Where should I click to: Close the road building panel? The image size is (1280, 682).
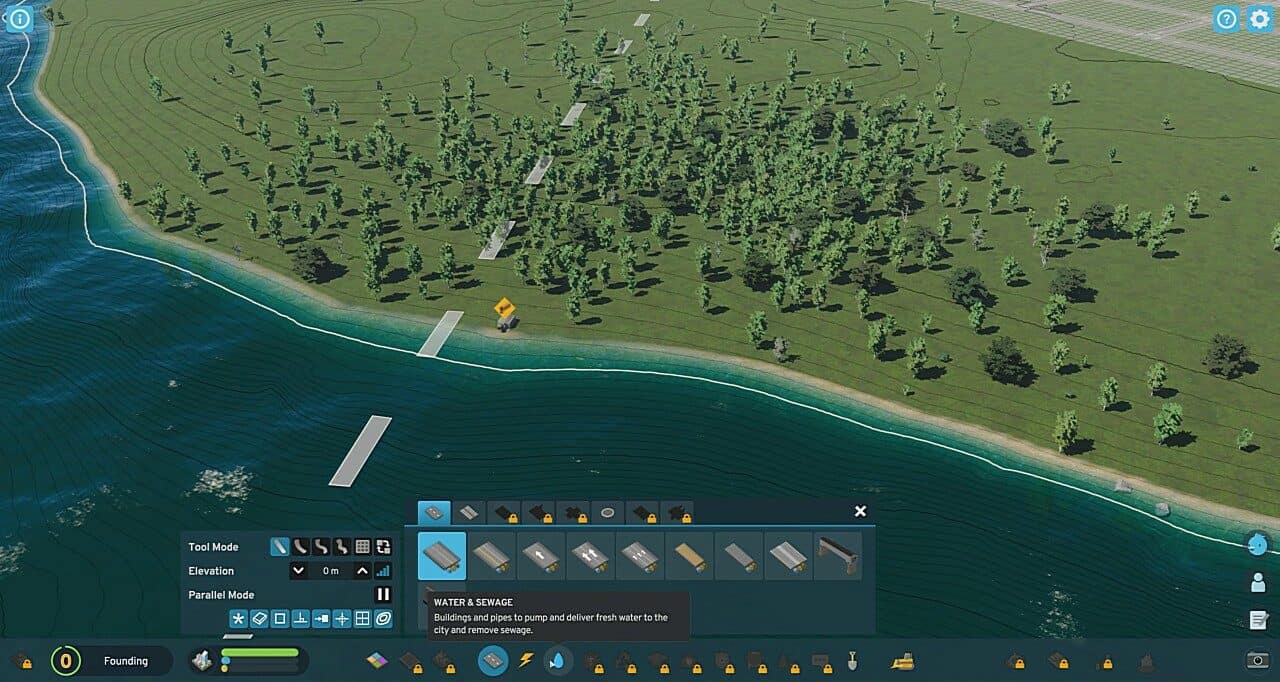click(x=860, y=511)
